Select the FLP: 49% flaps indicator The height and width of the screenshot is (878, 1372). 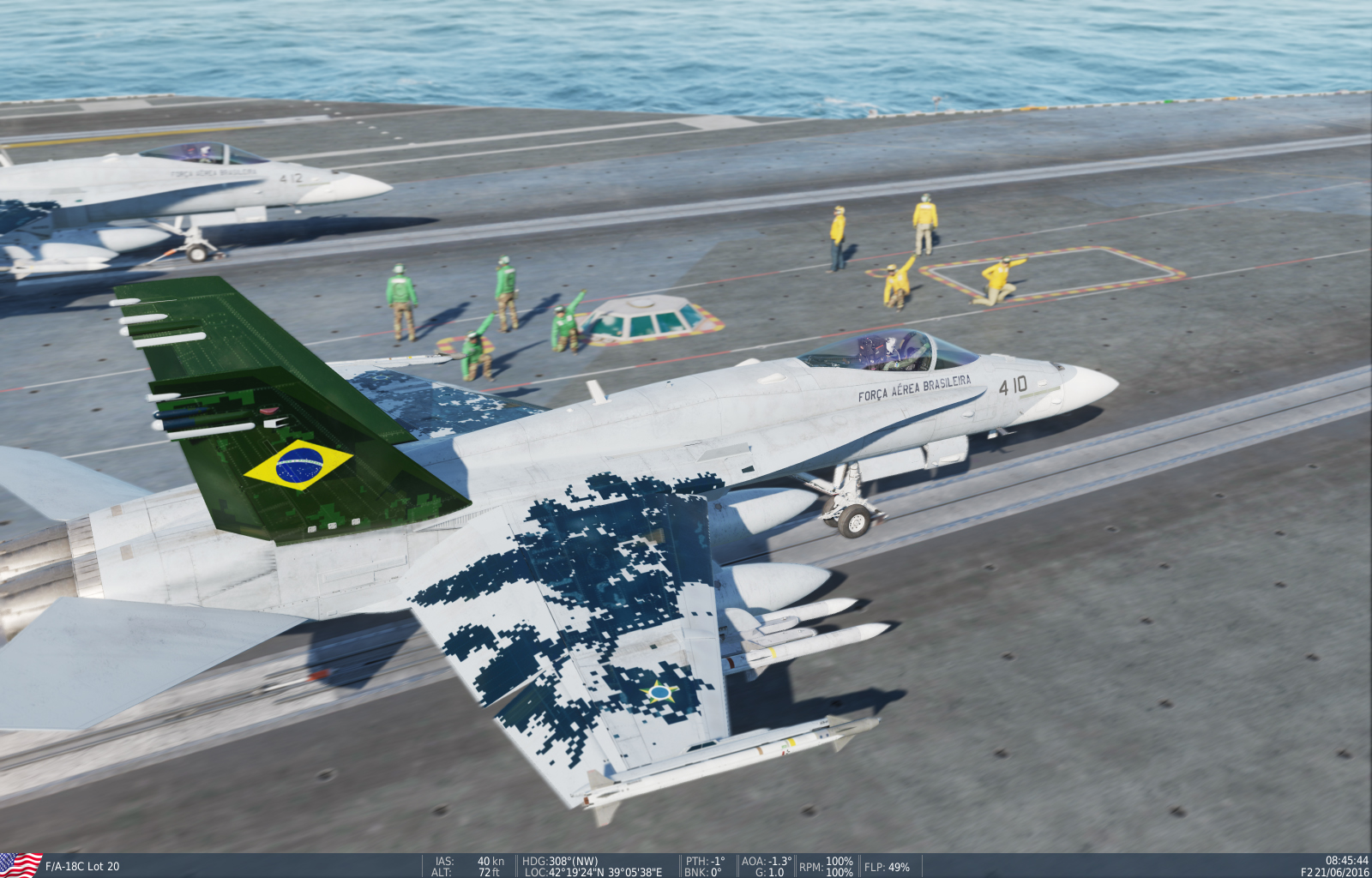click(886, 865)
